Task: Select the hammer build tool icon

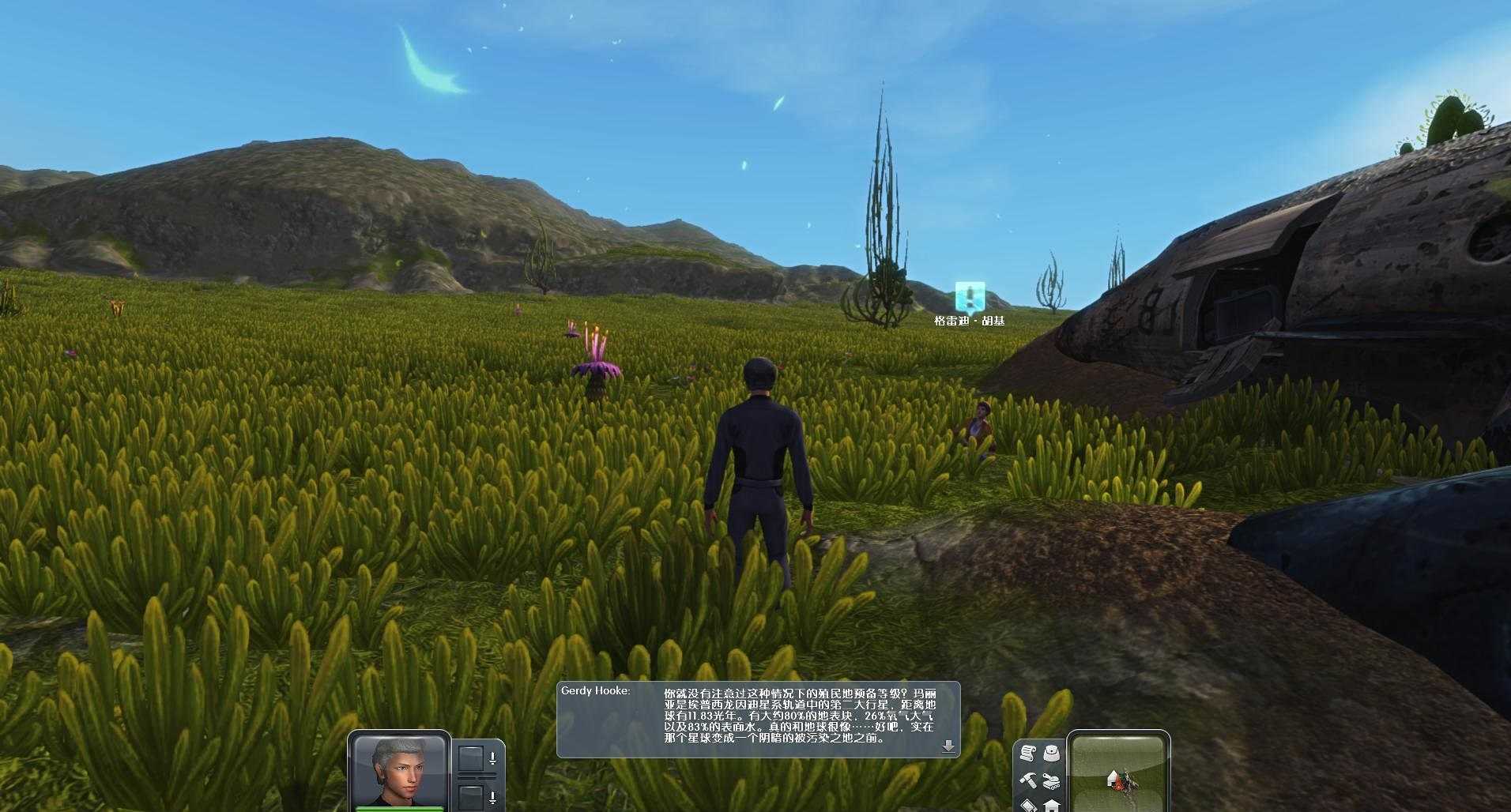Action: 1027,780
